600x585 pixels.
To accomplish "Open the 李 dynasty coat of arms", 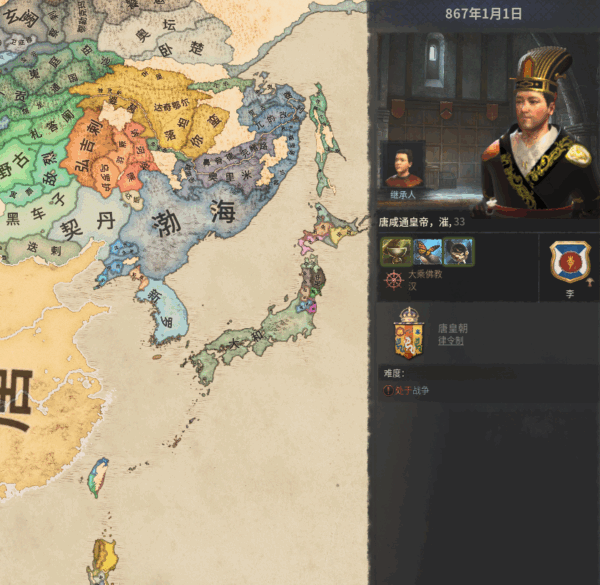I will pyautogui.click(x=568, y=263).
